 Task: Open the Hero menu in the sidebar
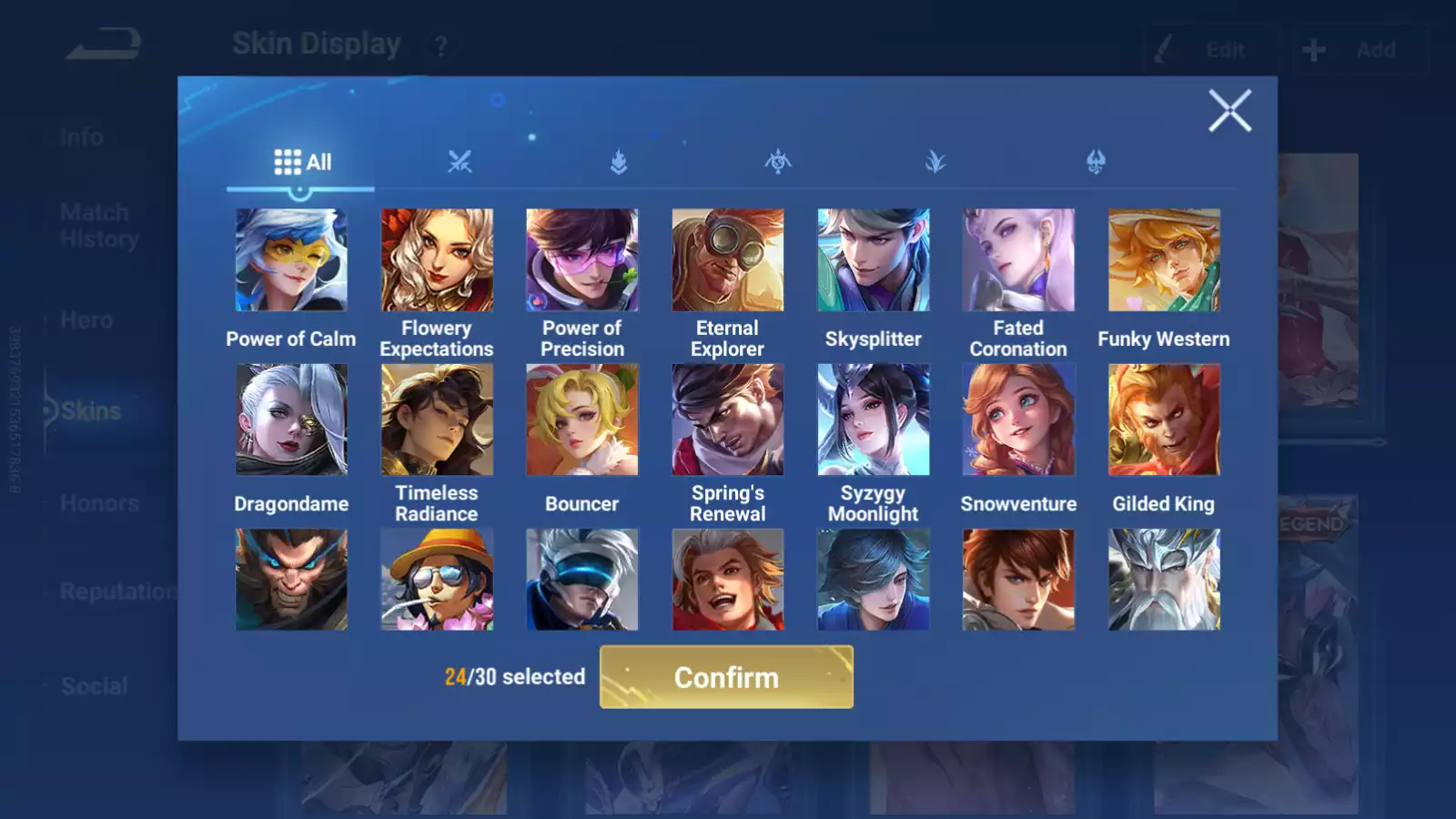coord(86,319)
